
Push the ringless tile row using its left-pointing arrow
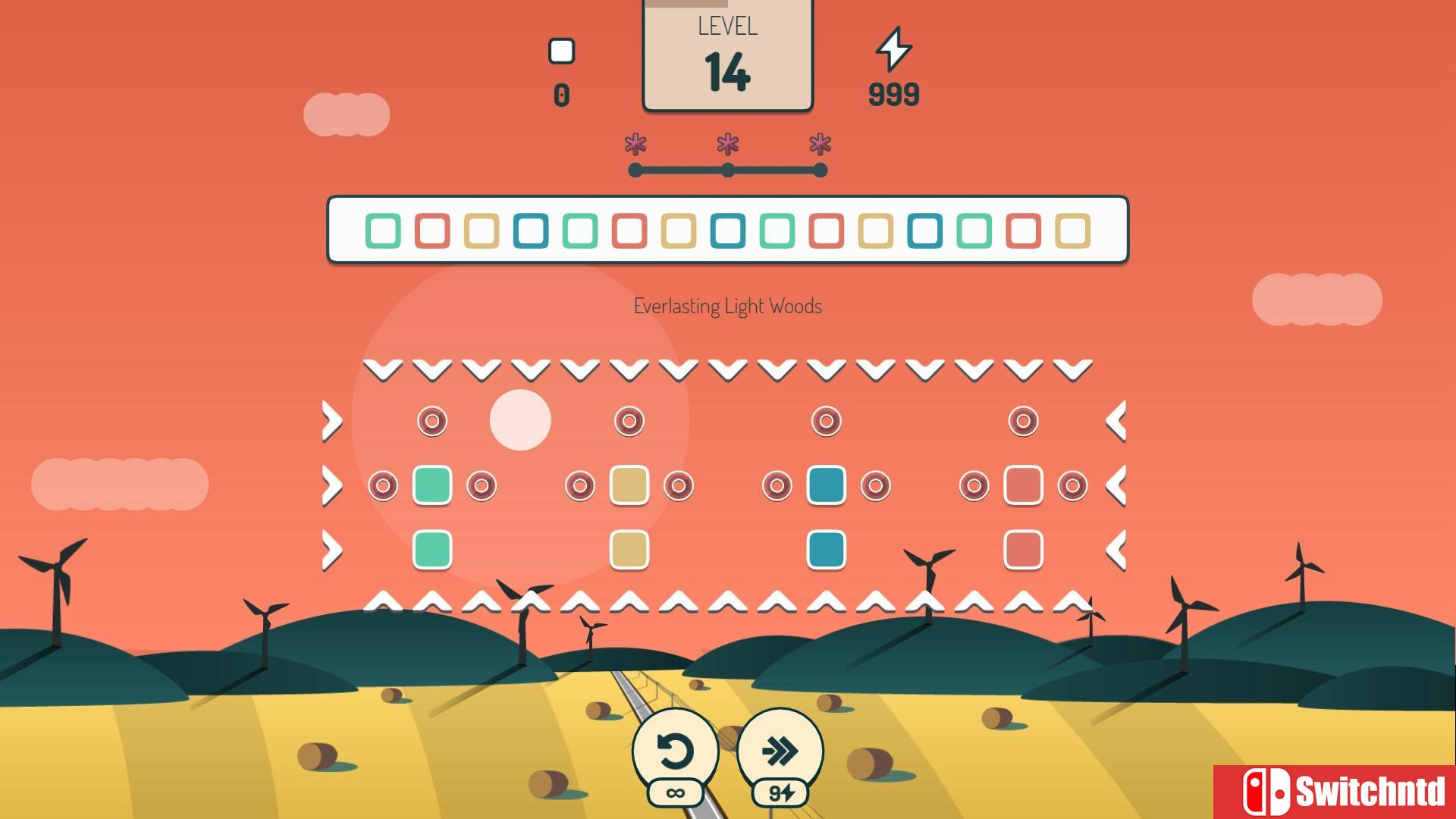click(x=1116, y=550)
